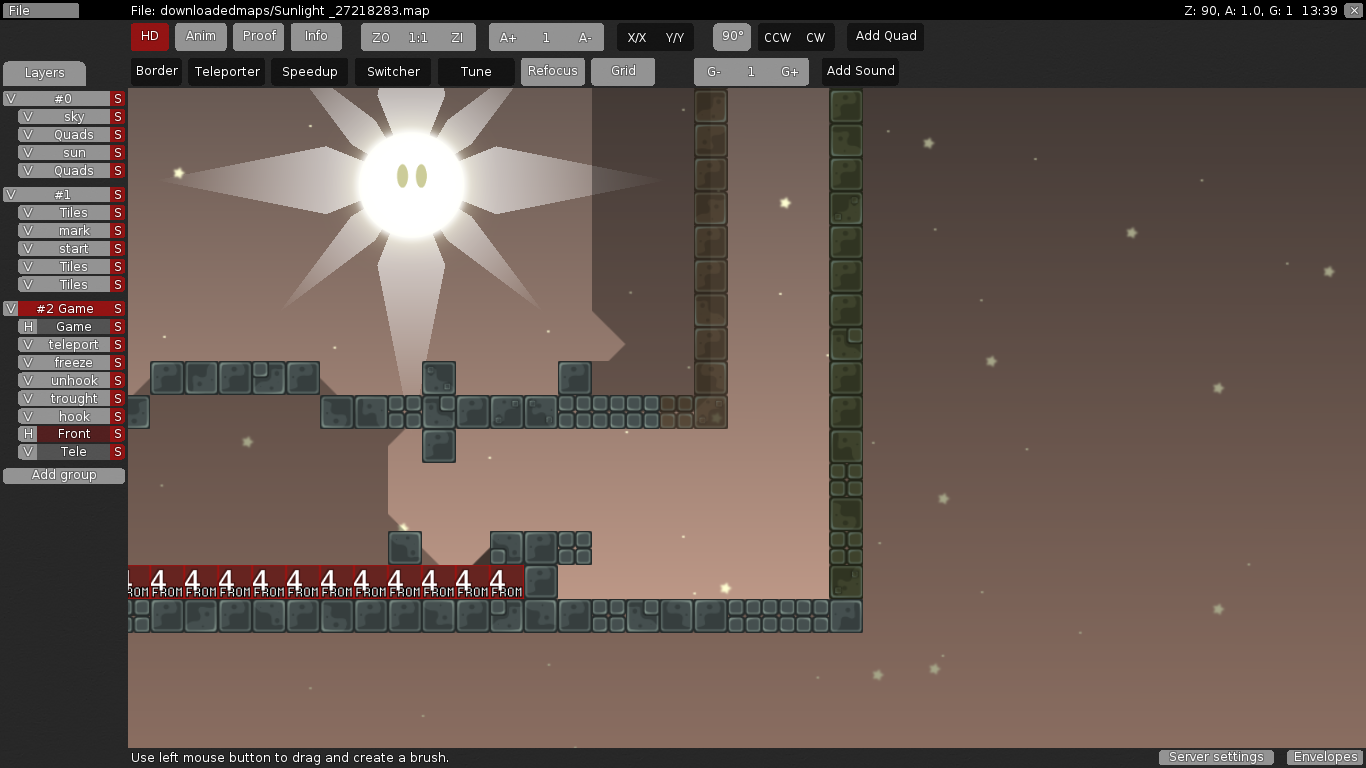The height and width of the screenshot is (768, 1366).
Task: Switch to the Tune tool
Action: (x=475, y=71)
